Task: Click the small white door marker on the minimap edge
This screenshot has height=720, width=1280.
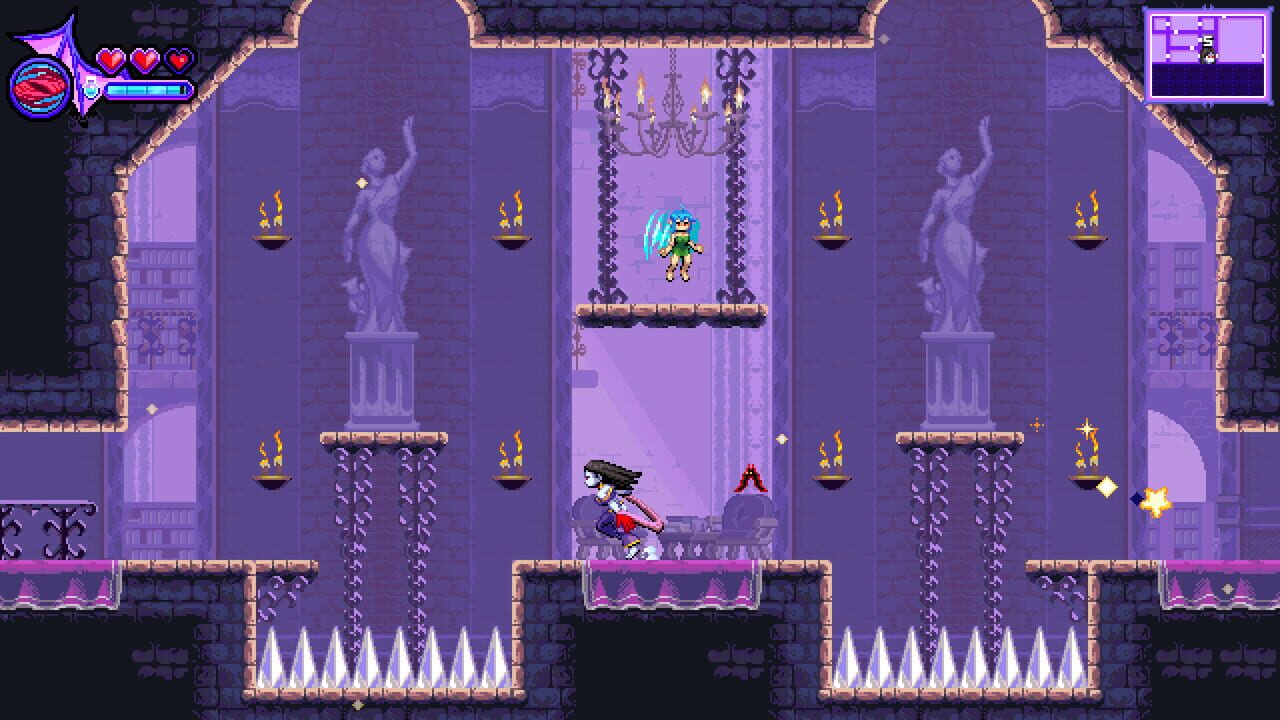Action: (1263, 56)
